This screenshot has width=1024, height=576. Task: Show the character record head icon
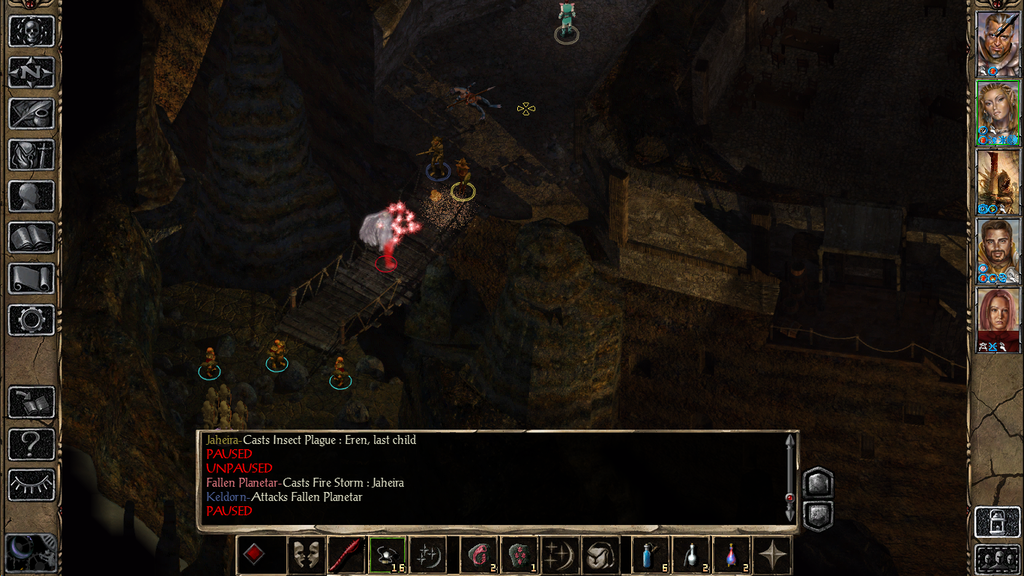(31, 196)
